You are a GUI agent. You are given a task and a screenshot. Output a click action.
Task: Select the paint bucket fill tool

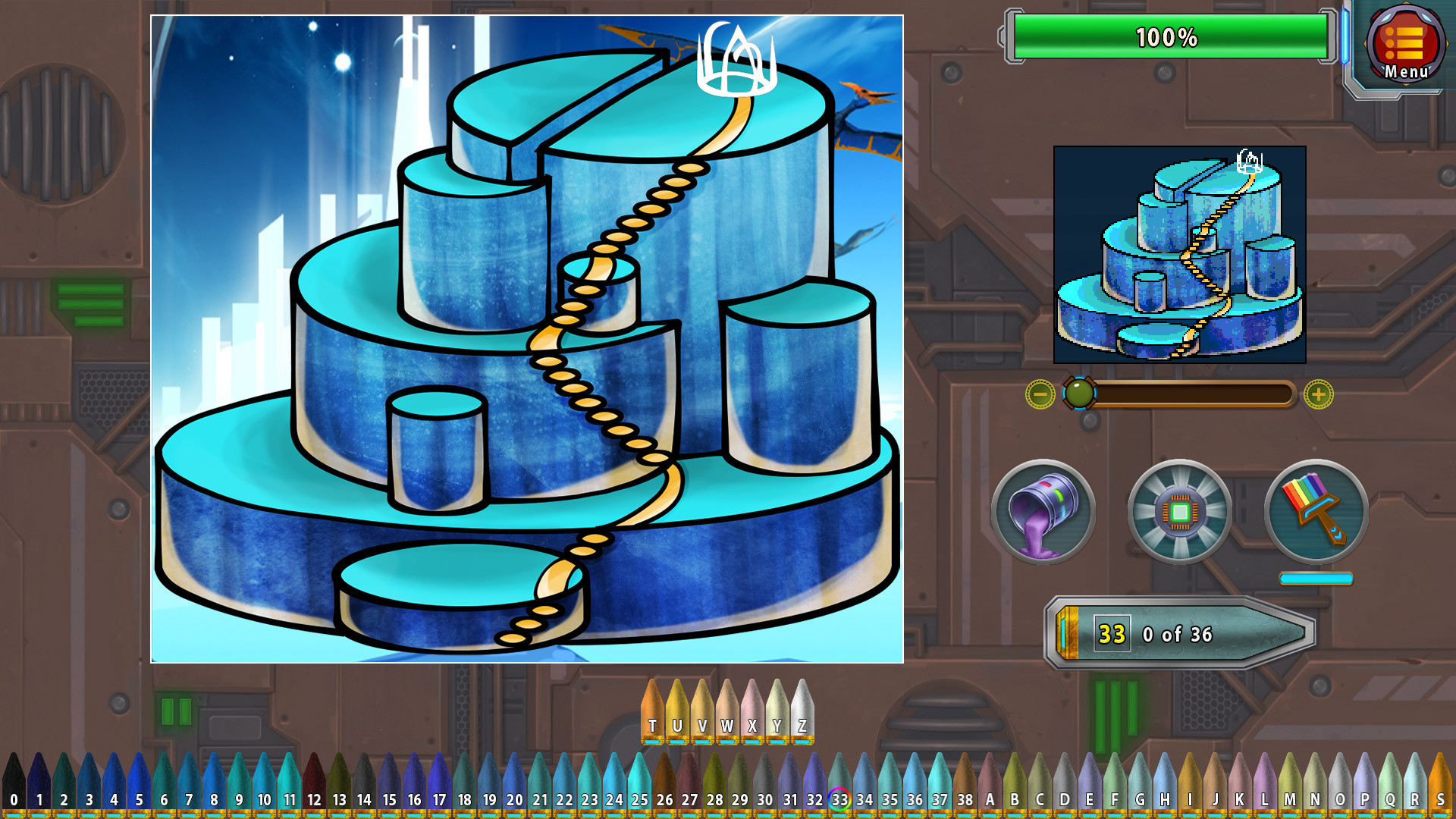coord(1046,512)
